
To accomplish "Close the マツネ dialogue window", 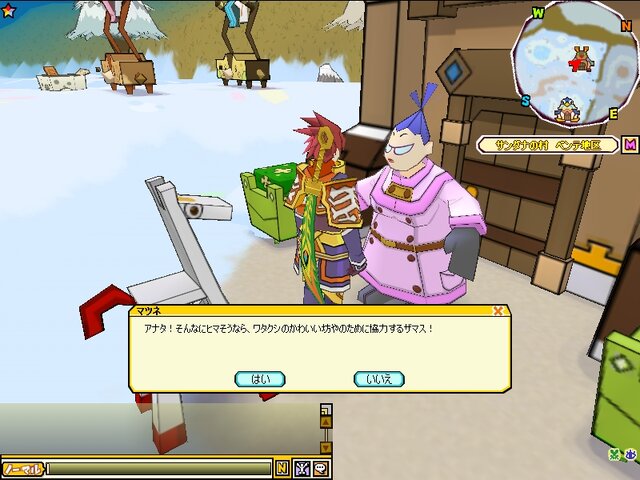I will tap(498, 311).
